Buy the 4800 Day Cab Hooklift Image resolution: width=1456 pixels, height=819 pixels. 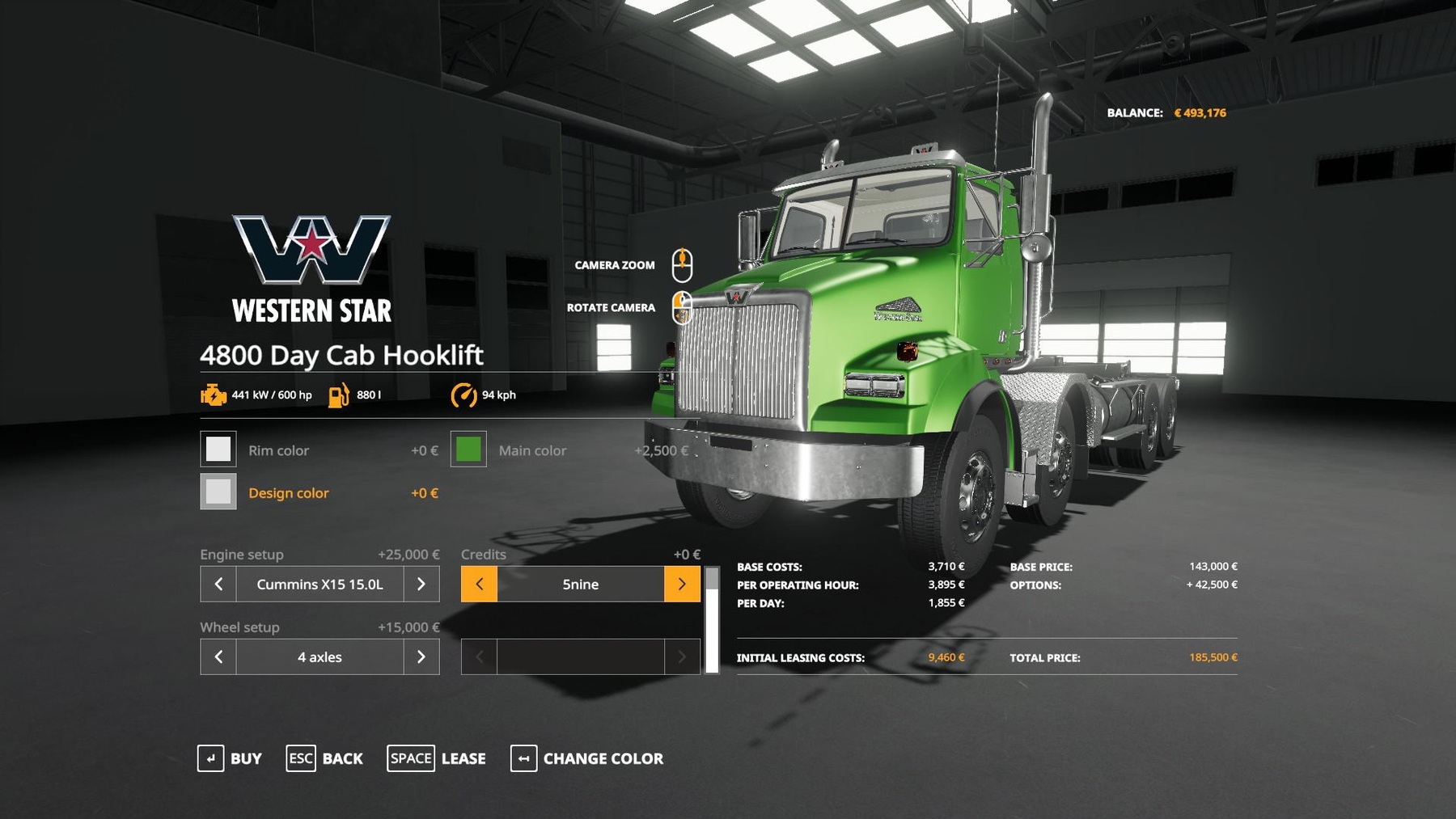pos(230,758)
